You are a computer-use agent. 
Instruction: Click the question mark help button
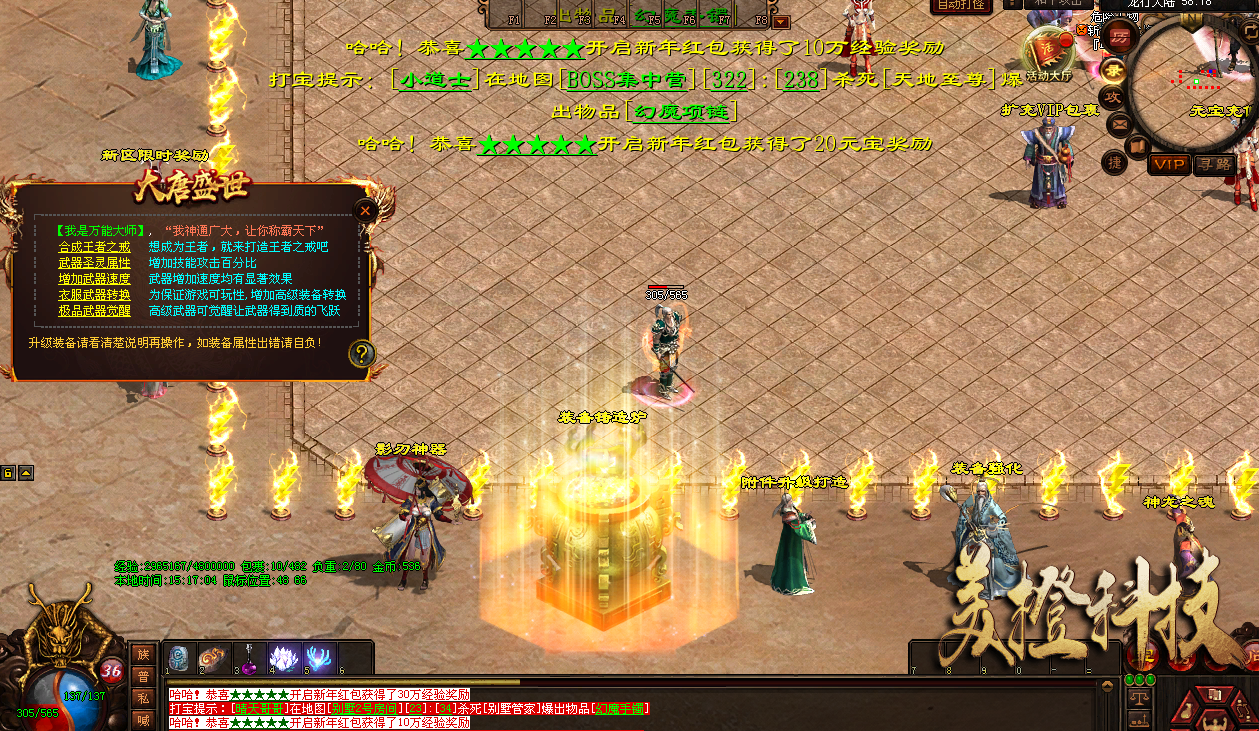[x=362, y=353]
